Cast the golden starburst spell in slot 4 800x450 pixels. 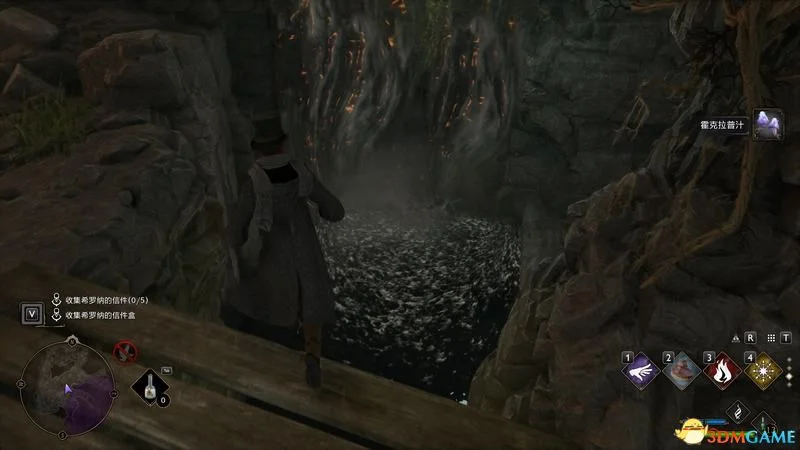click(x=764, y=370)
